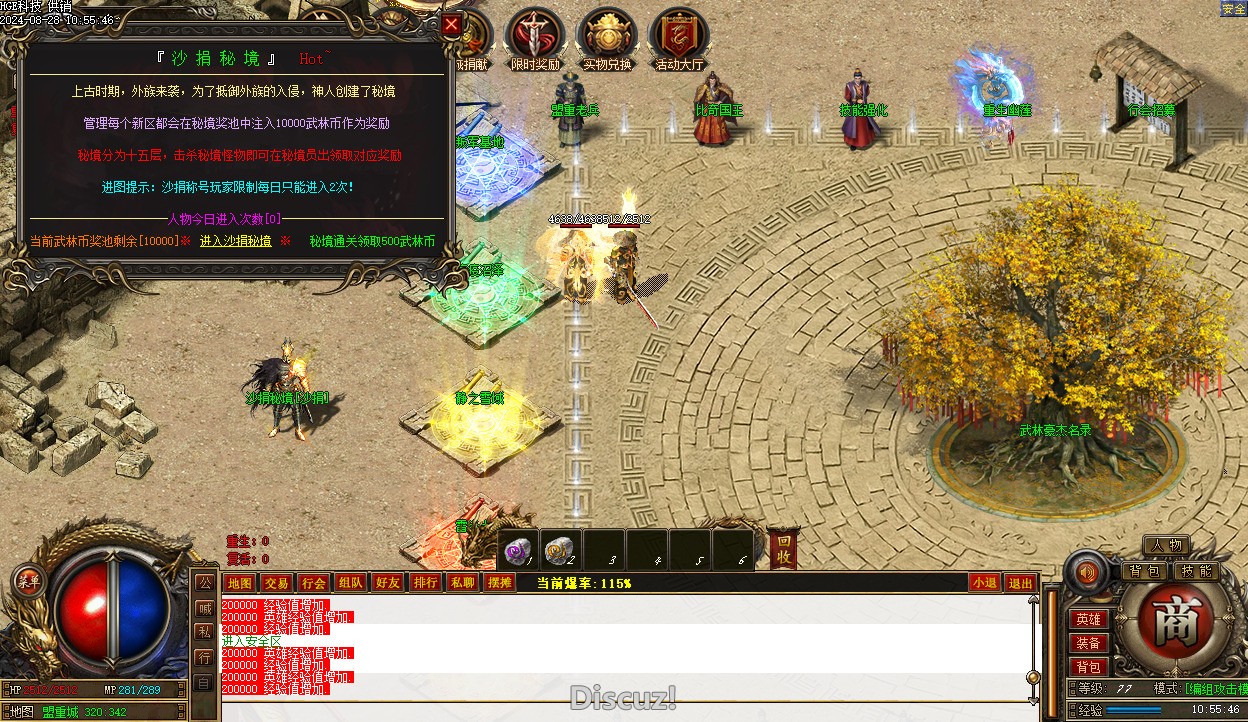Open the 技能 skills panel

point(1194,571)
